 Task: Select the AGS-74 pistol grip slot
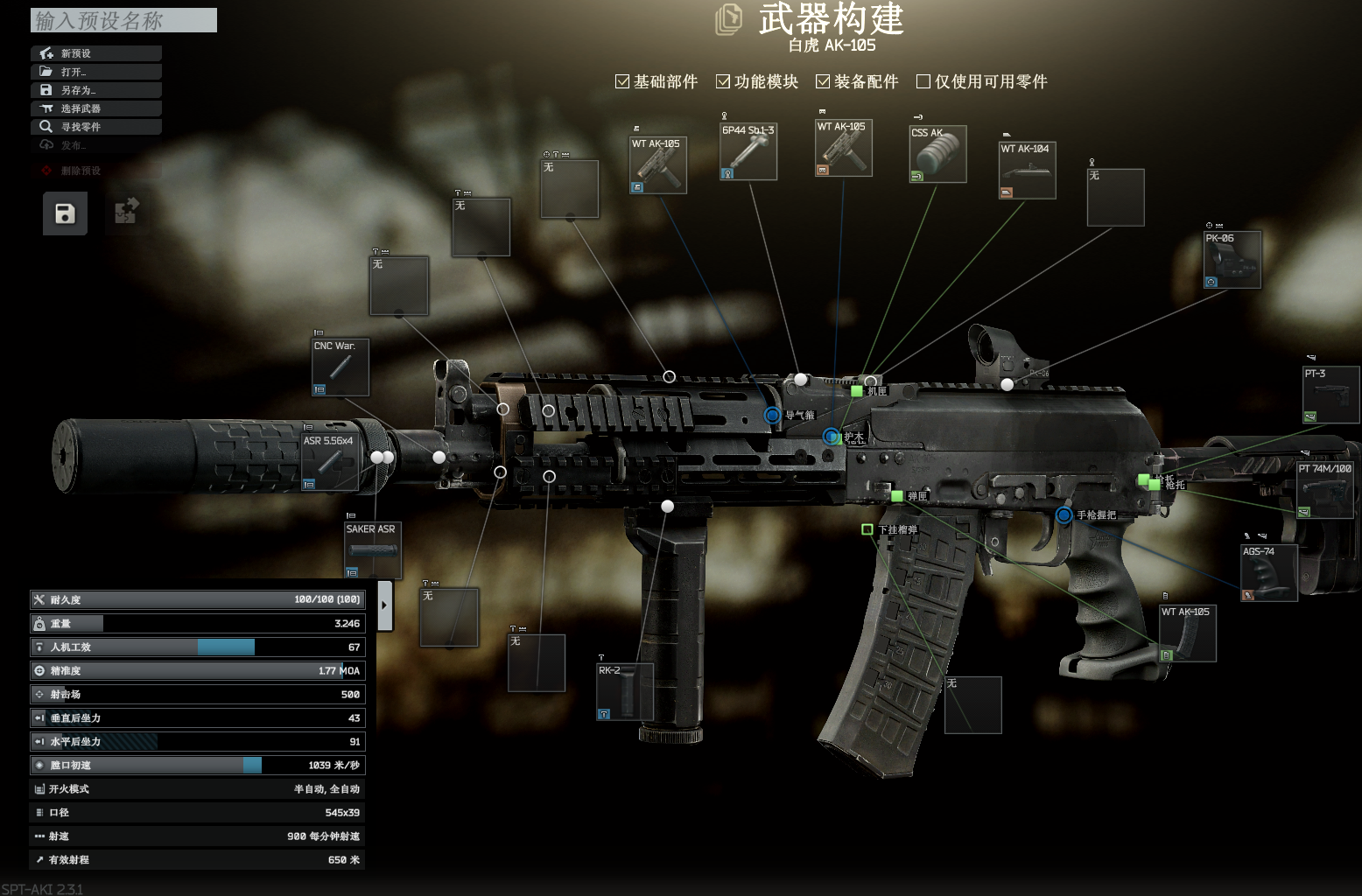coord(1268,573)
